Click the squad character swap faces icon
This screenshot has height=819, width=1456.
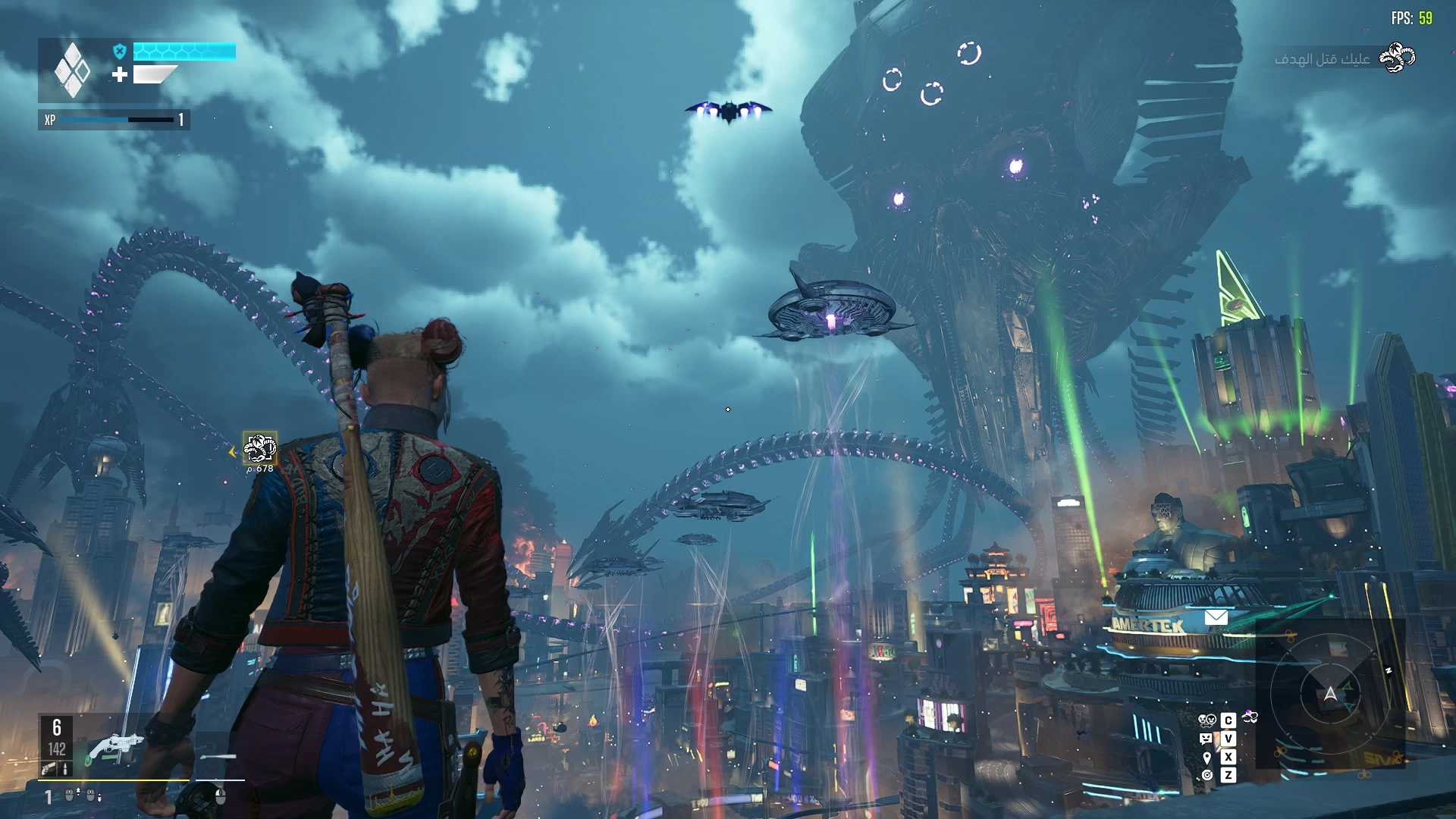1207,720
